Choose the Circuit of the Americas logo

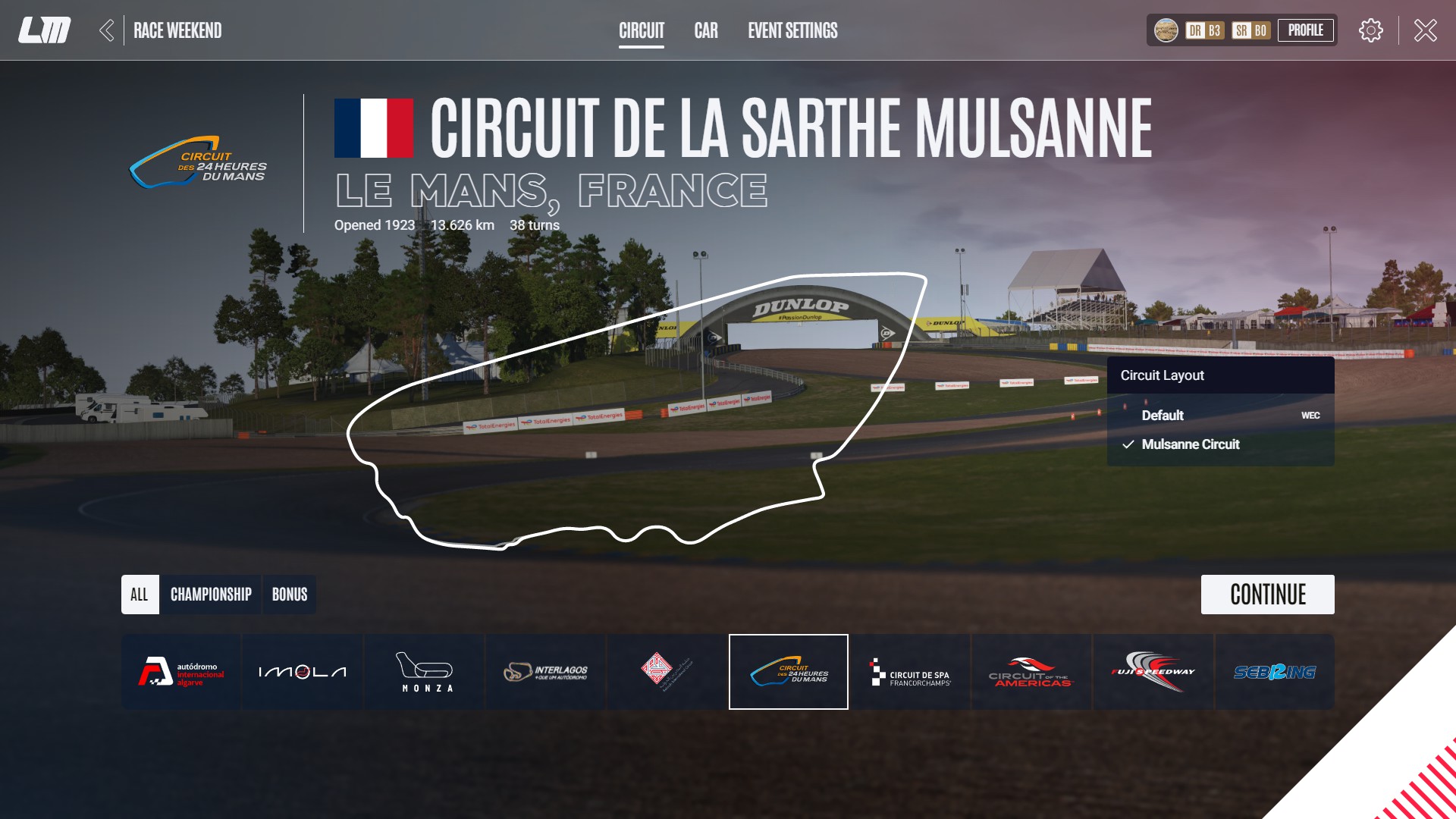click(1031, 671)
